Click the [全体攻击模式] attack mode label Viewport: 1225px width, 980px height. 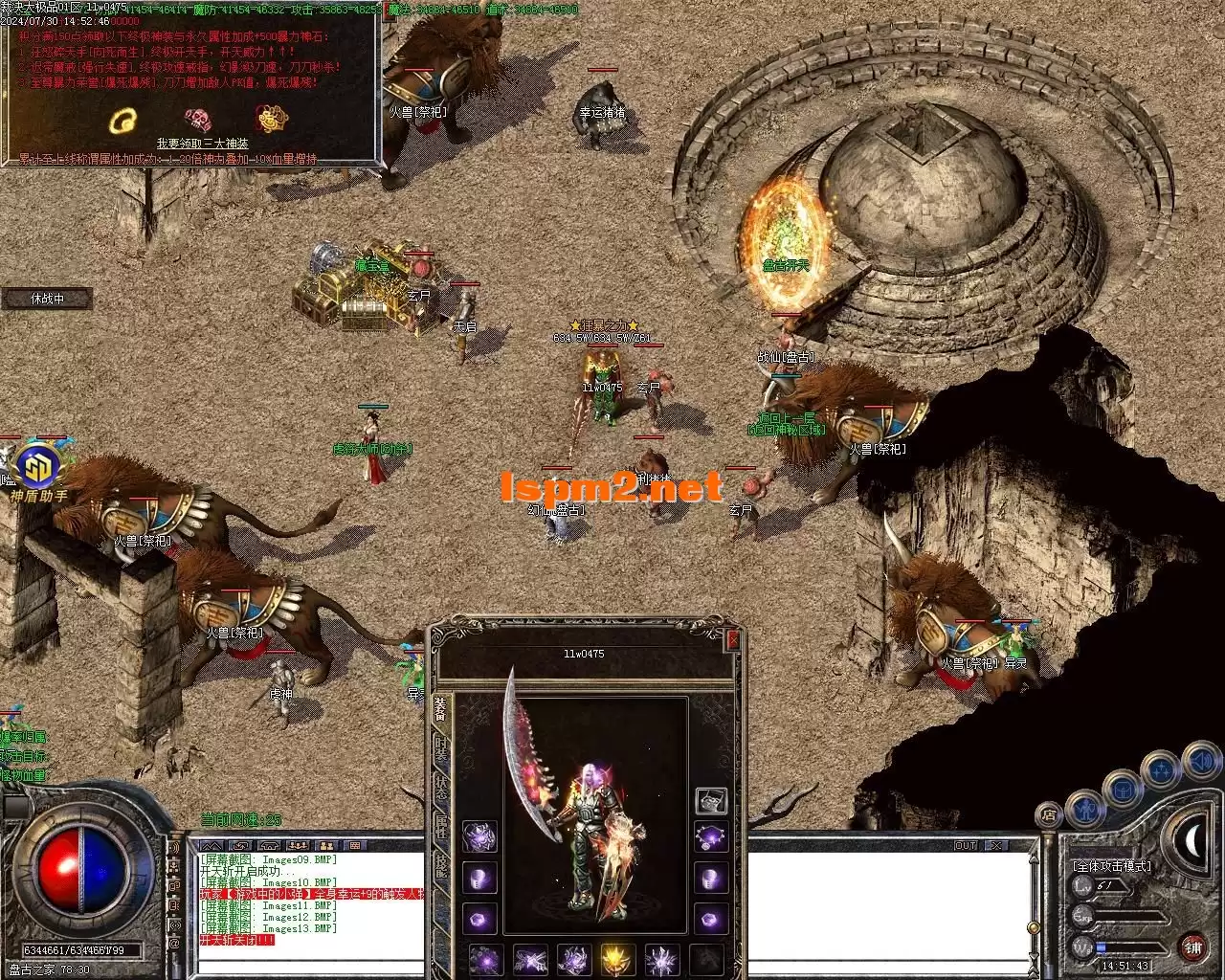coord(1112,865)
